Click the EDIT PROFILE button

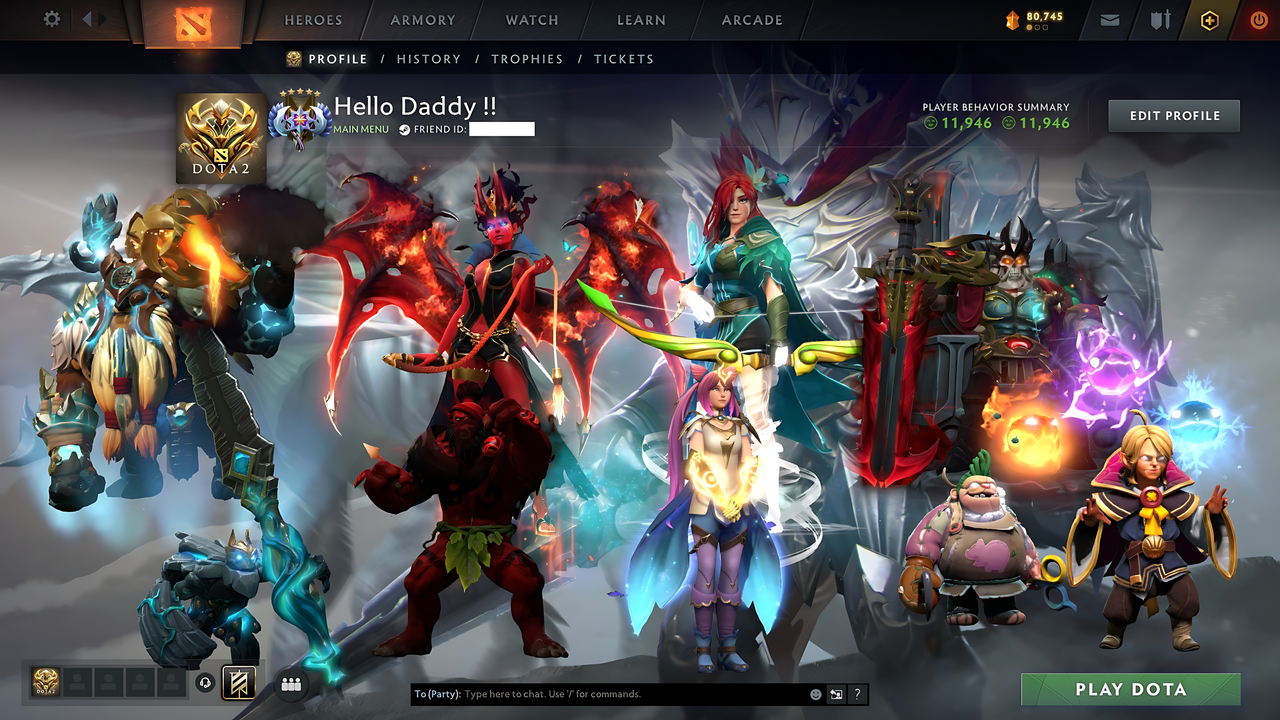(x=1173, y=115)
